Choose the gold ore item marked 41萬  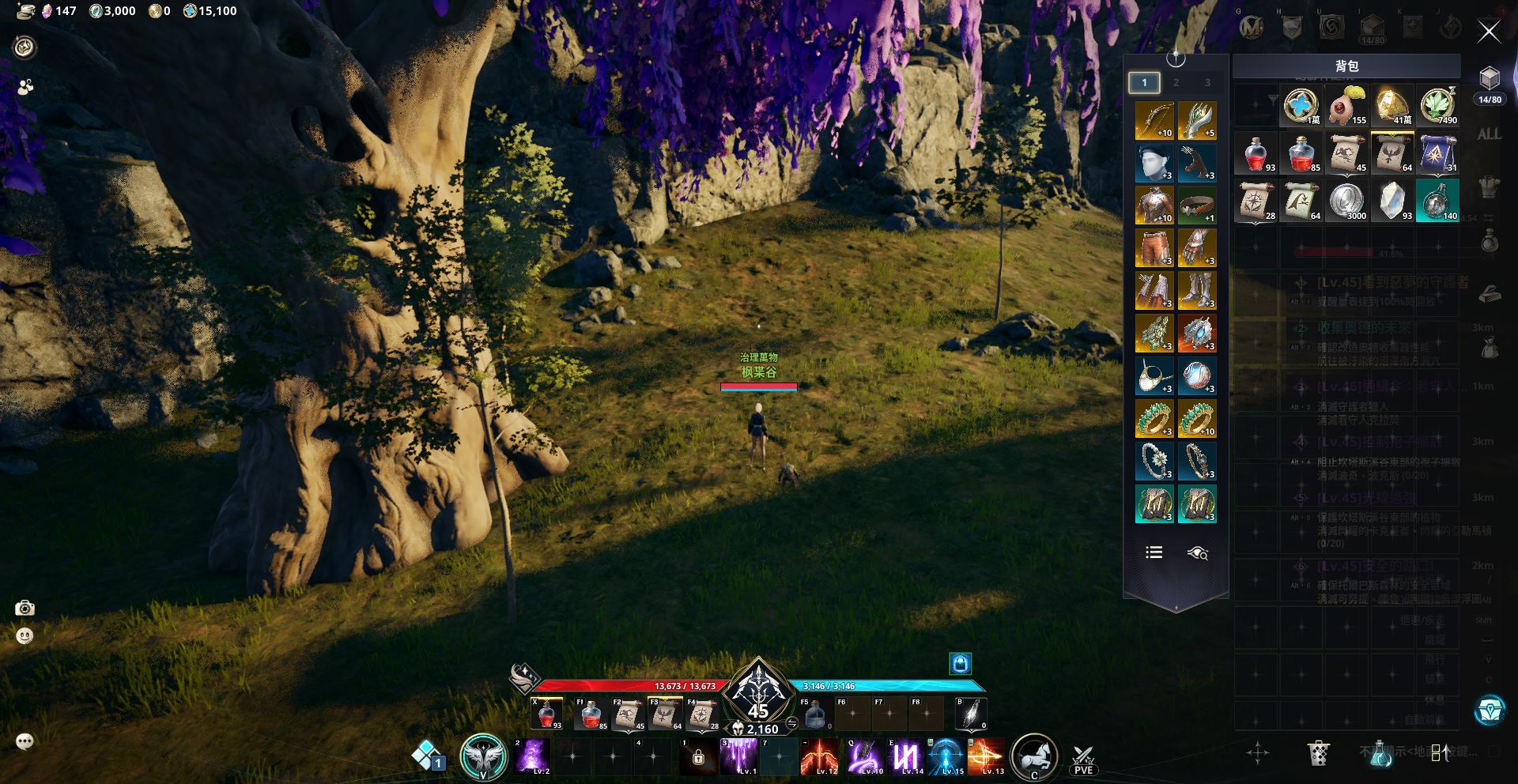coord(1393,106)
